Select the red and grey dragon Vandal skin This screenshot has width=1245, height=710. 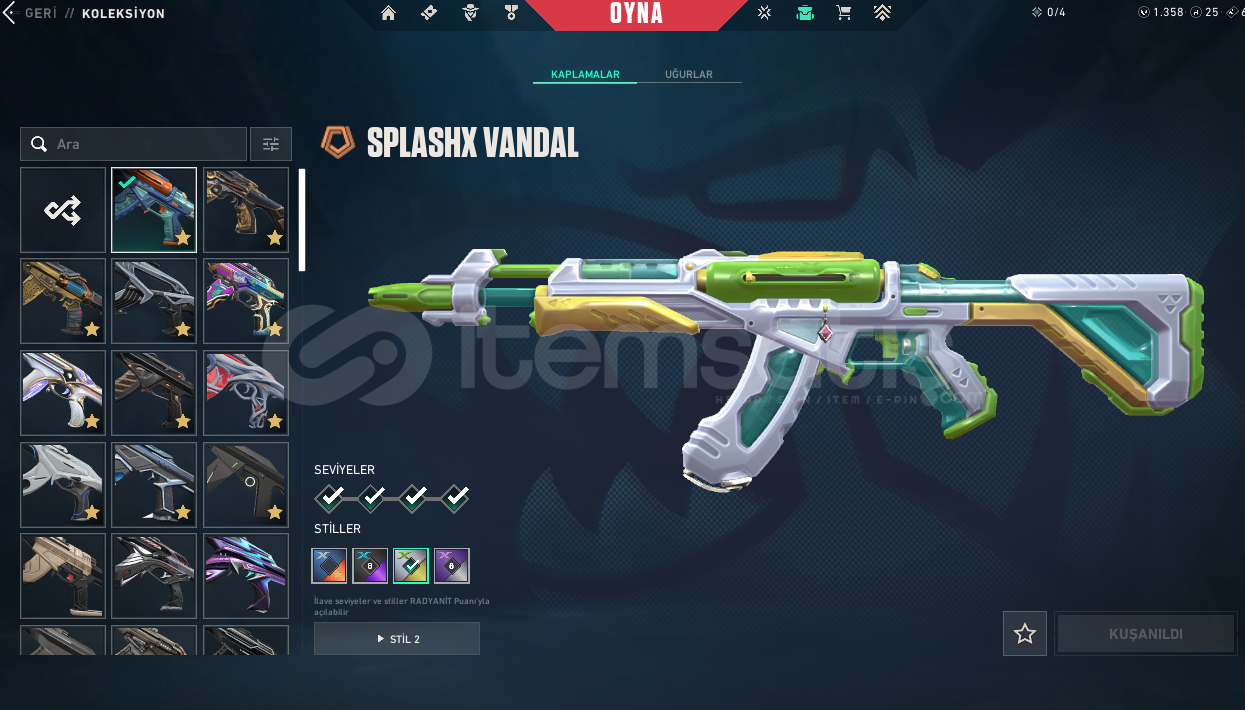[246, 393]
